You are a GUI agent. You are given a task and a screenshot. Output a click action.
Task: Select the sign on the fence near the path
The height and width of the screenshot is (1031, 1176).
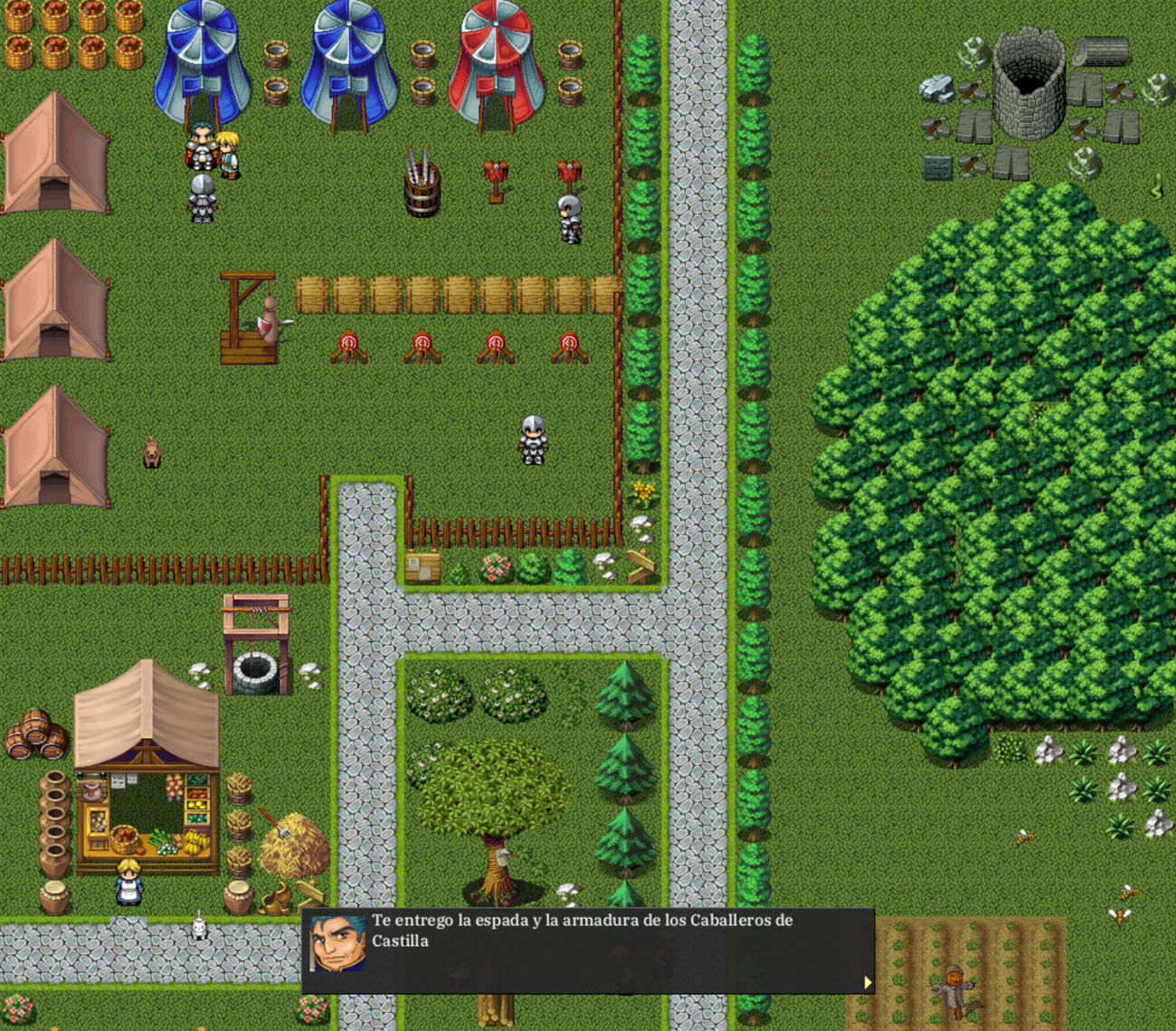coord(421,565)
